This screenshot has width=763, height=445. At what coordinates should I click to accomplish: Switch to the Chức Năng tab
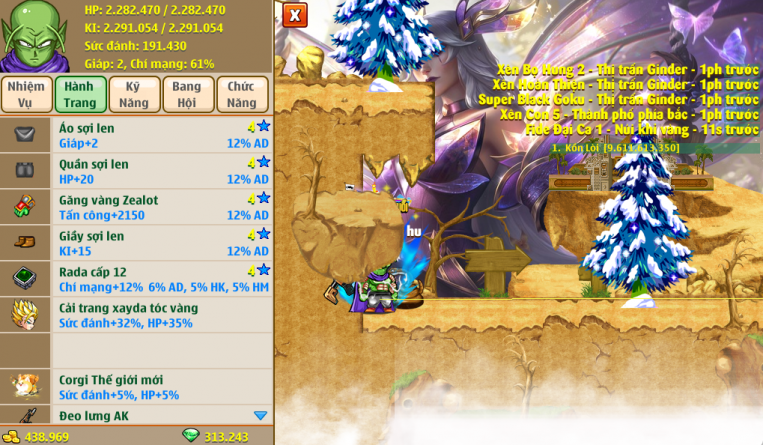(242, 94)
